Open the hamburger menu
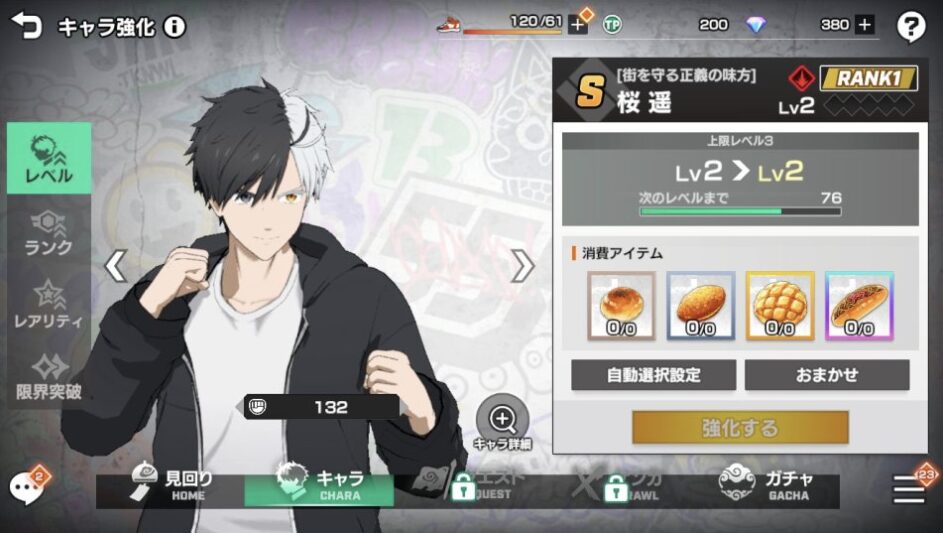This screenshot has width=943, height=533. [x=910, y=487]
